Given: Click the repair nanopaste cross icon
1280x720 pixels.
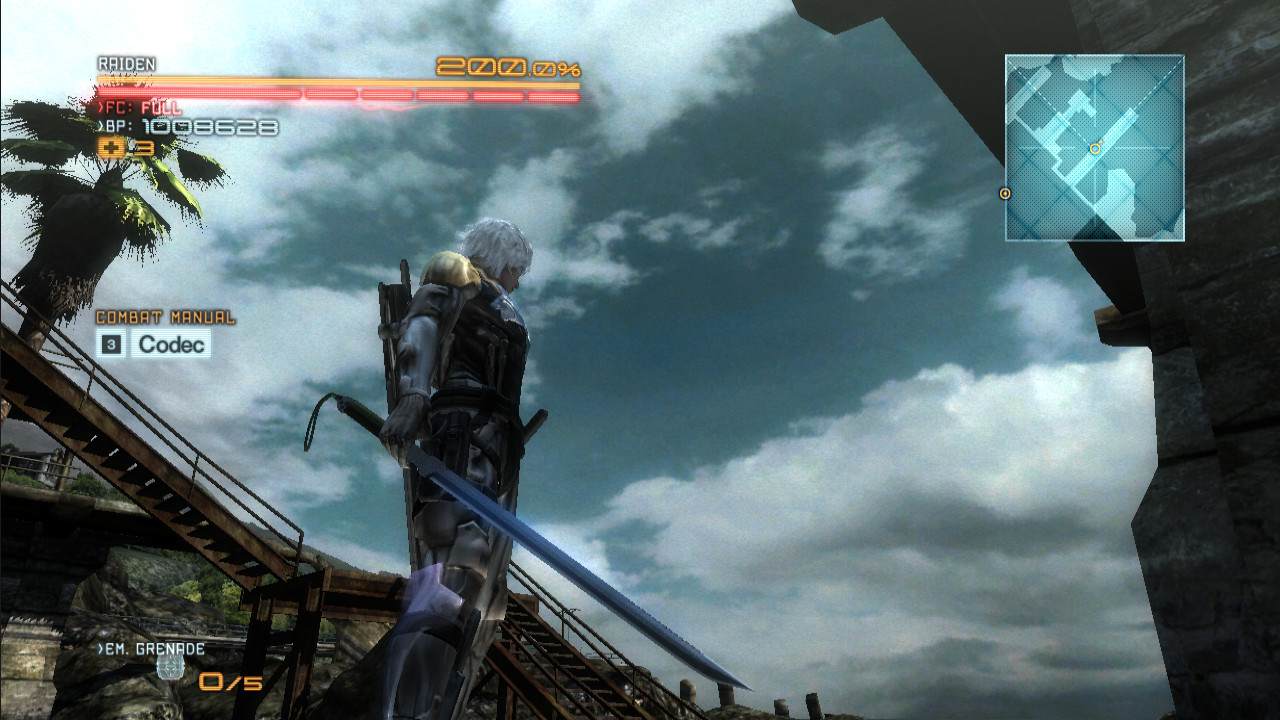Looking at the screenshot, I should coord(110,148).
